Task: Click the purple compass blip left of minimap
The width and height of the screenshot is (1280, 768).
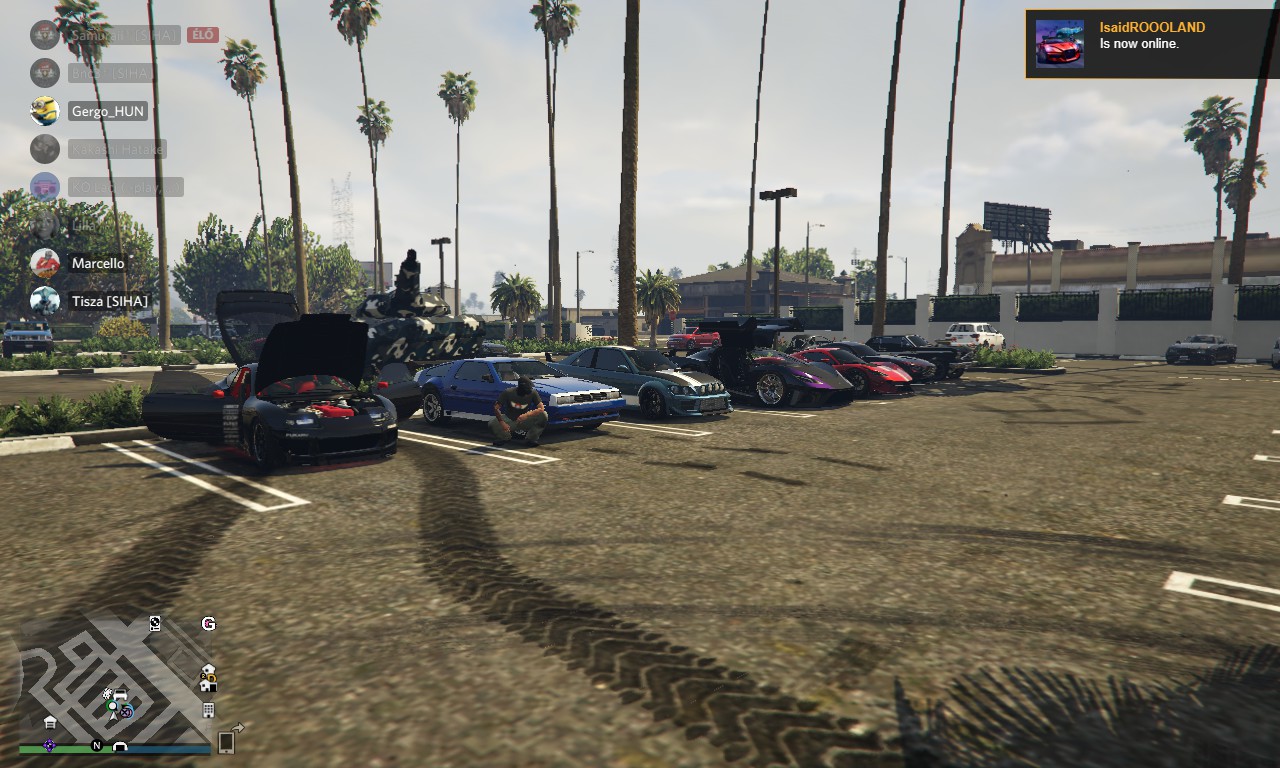Action: pyautogui.click(x=50, y=745)
